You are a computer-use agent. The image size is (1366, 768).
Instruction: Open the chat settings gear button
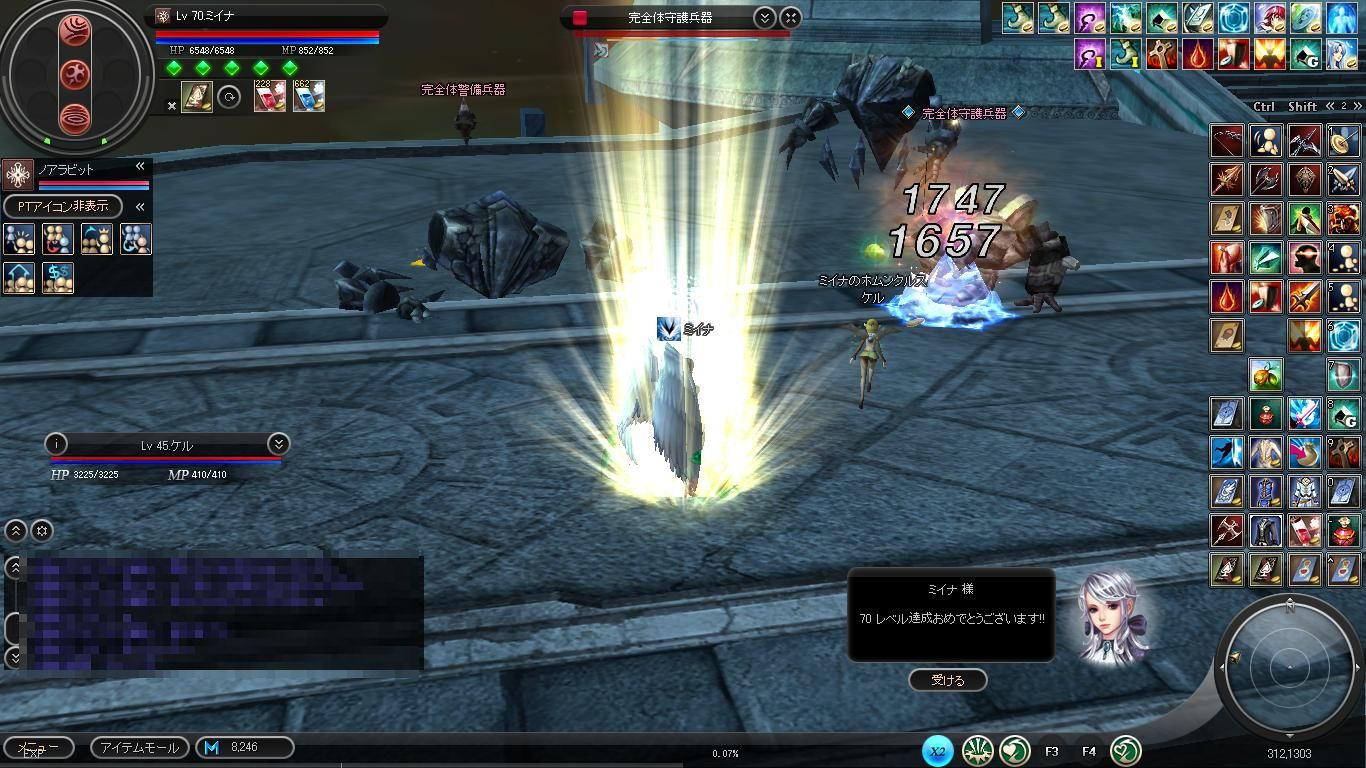42,530
